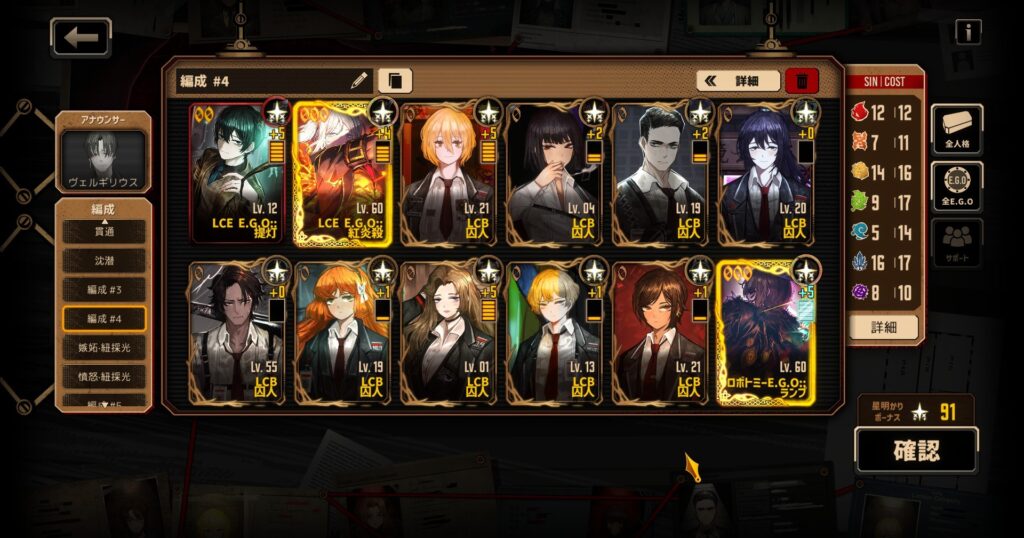Edit formation name with the pencil icon

[359, 81]
